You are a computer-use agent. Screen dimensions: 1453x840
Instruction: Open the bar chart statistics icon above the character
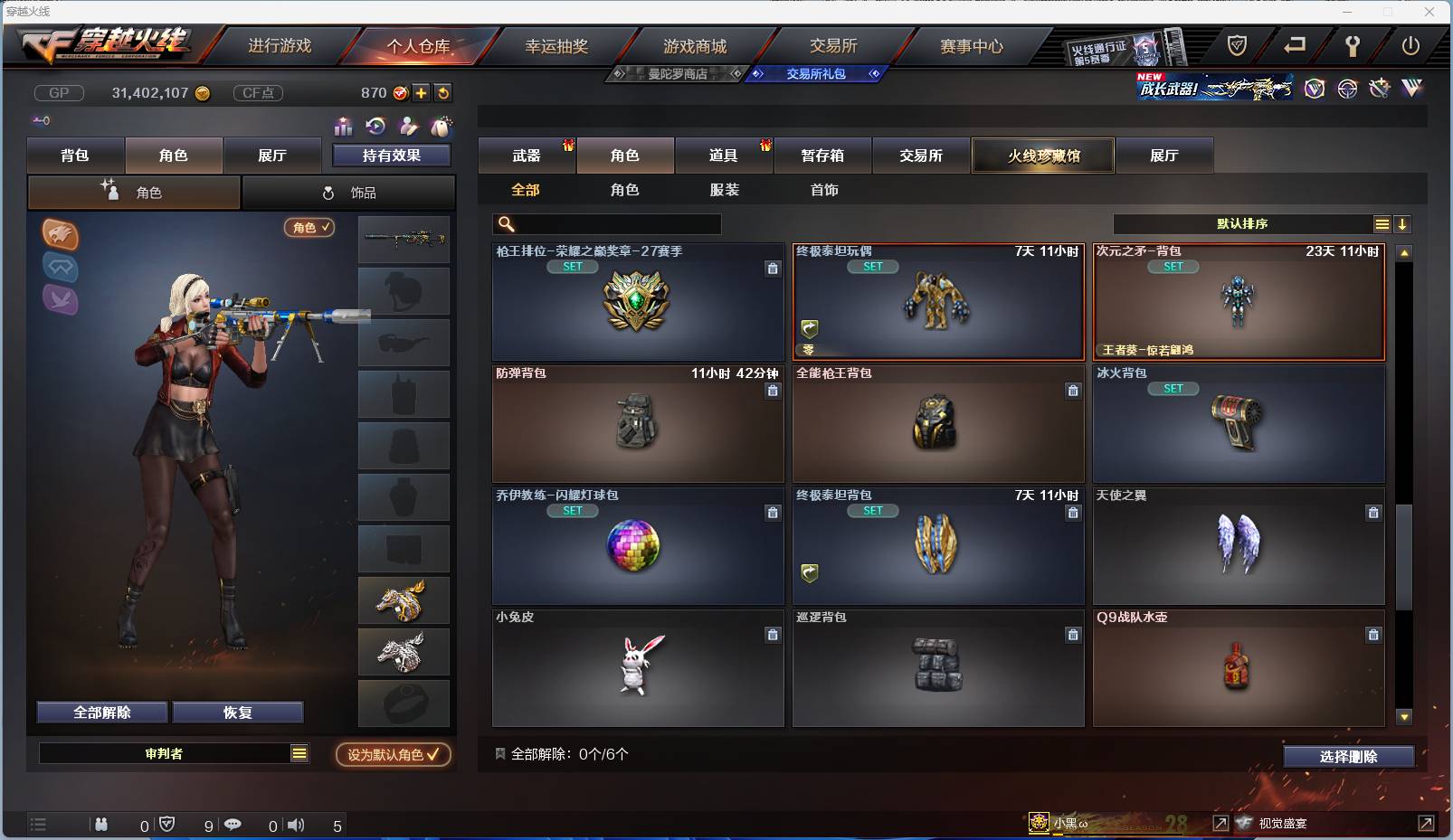(x=343, y=127)
